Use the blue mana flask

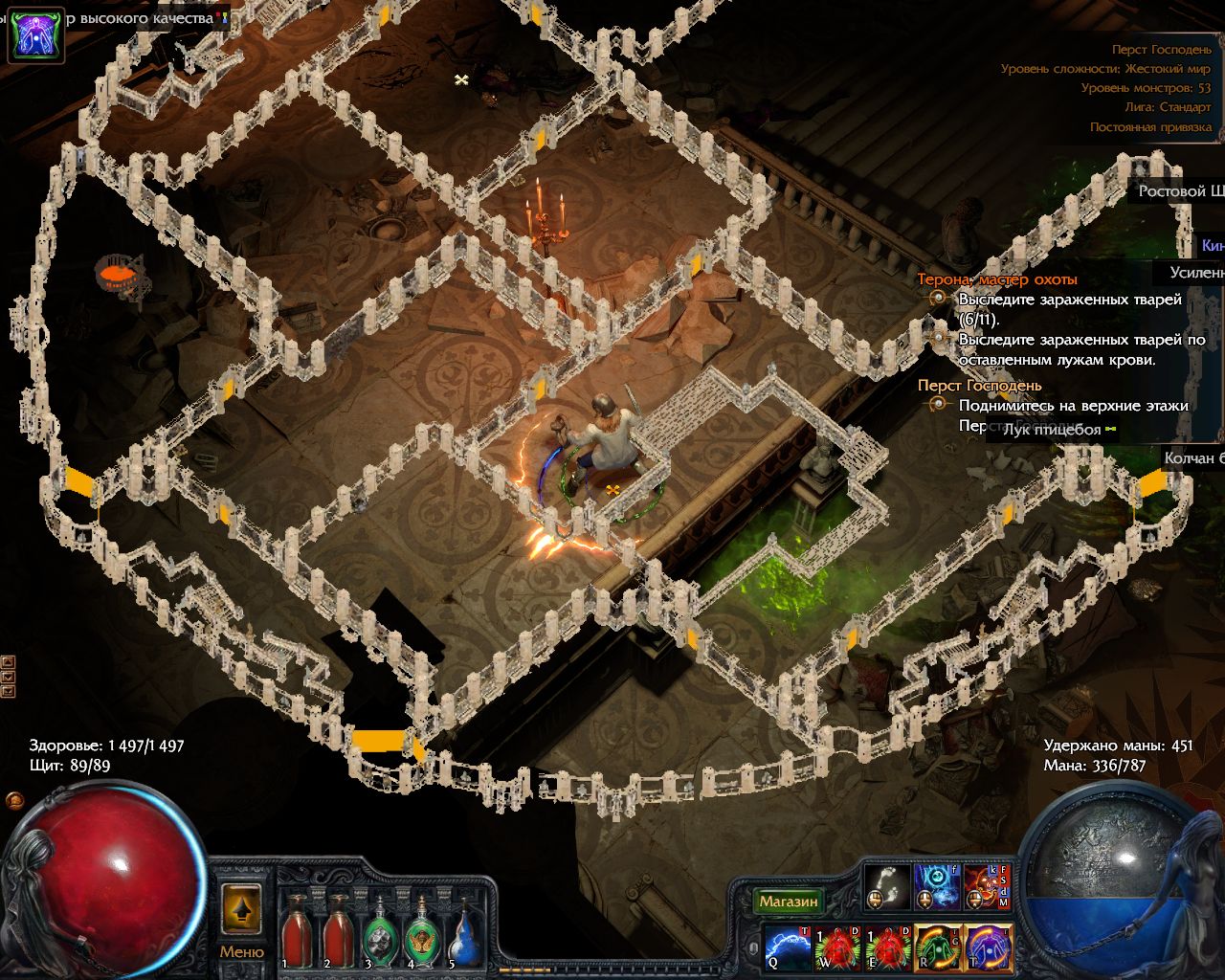464,933
